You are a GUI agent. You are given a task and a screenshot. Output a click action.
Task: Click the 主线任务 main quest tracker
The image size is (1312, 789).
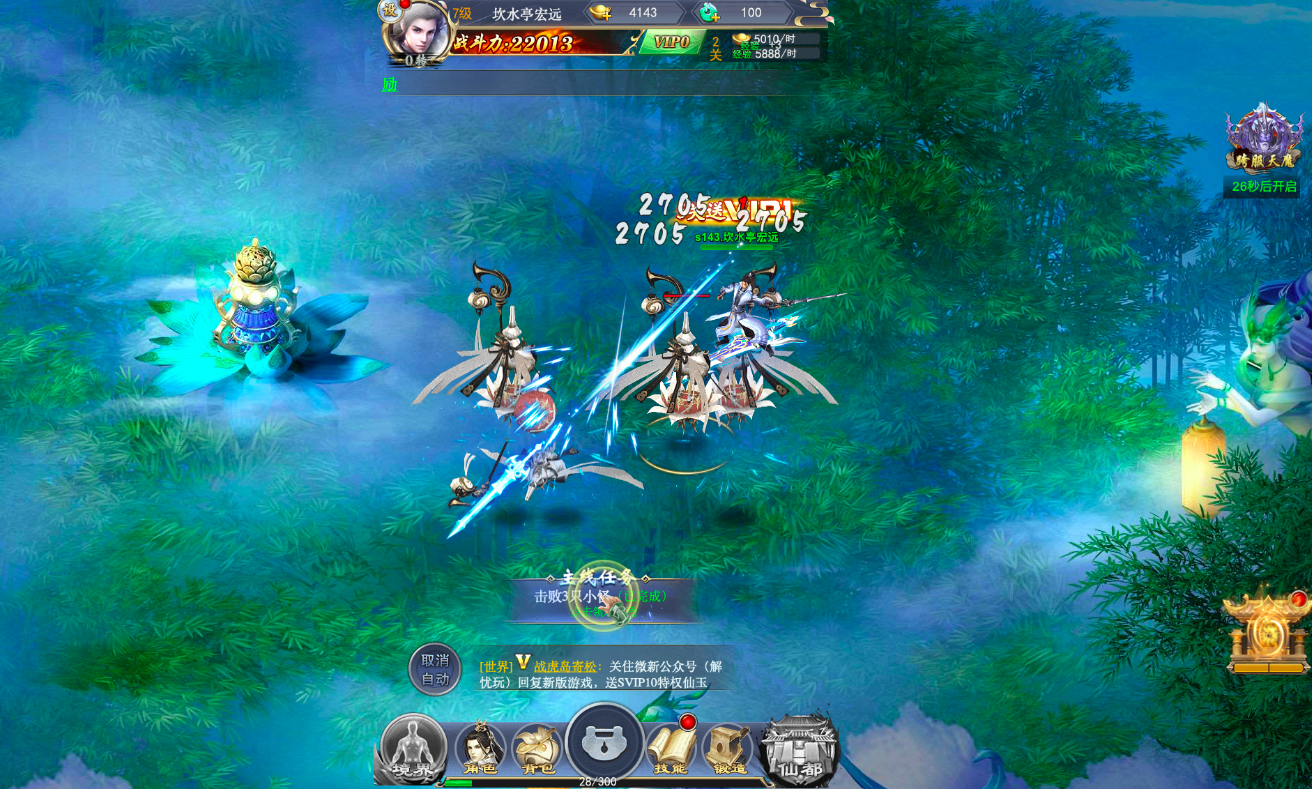(600, 596)
